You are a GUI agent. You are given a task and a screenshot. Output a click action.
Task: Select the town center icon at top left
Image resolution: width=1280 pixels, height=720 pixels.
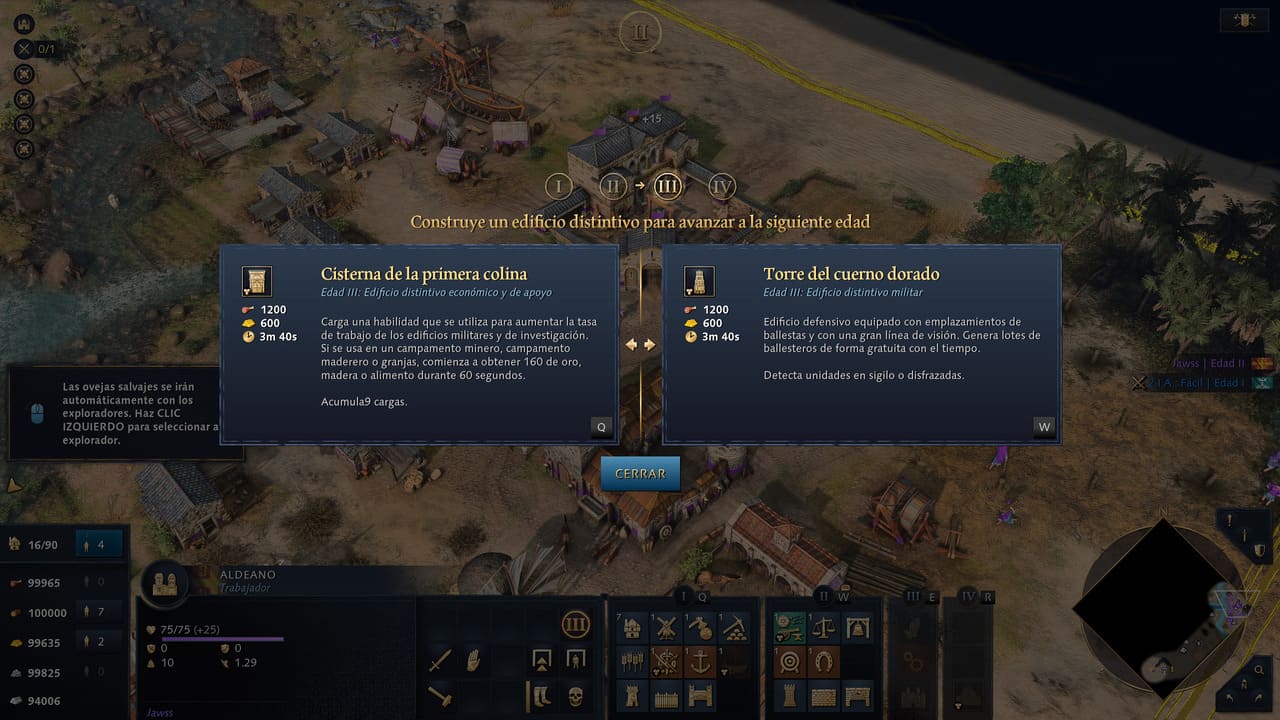coord(25,25)
